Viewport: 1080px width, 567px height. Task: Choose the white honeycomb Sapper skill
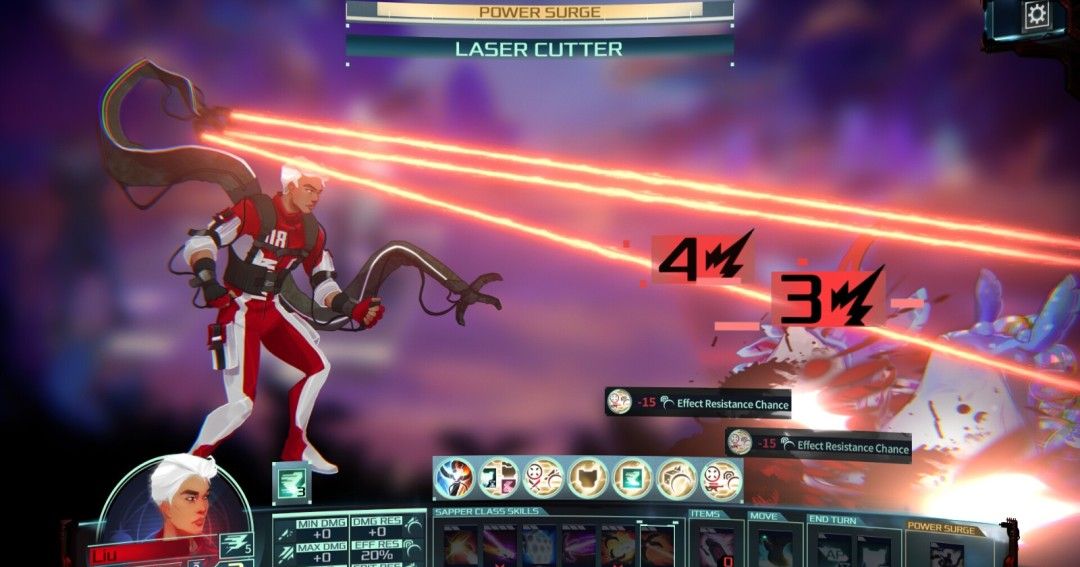click(x=540, y=547)
